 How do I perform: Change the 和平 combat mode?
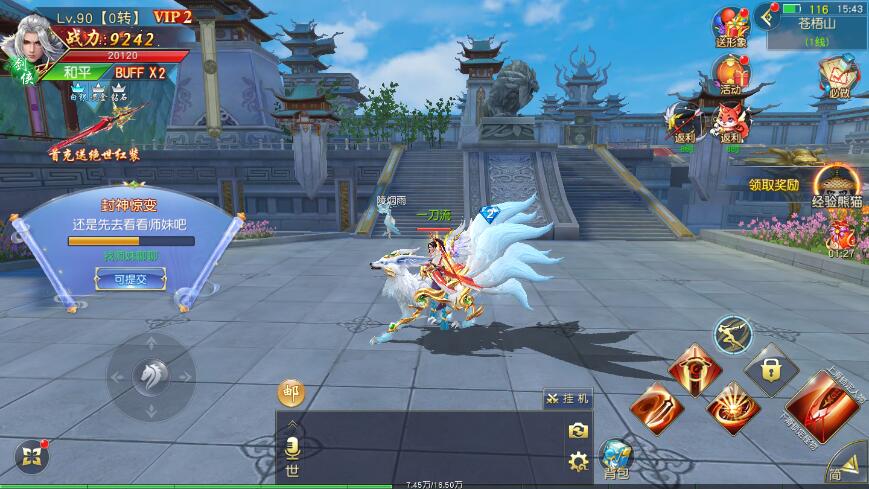tap(77, 72)
